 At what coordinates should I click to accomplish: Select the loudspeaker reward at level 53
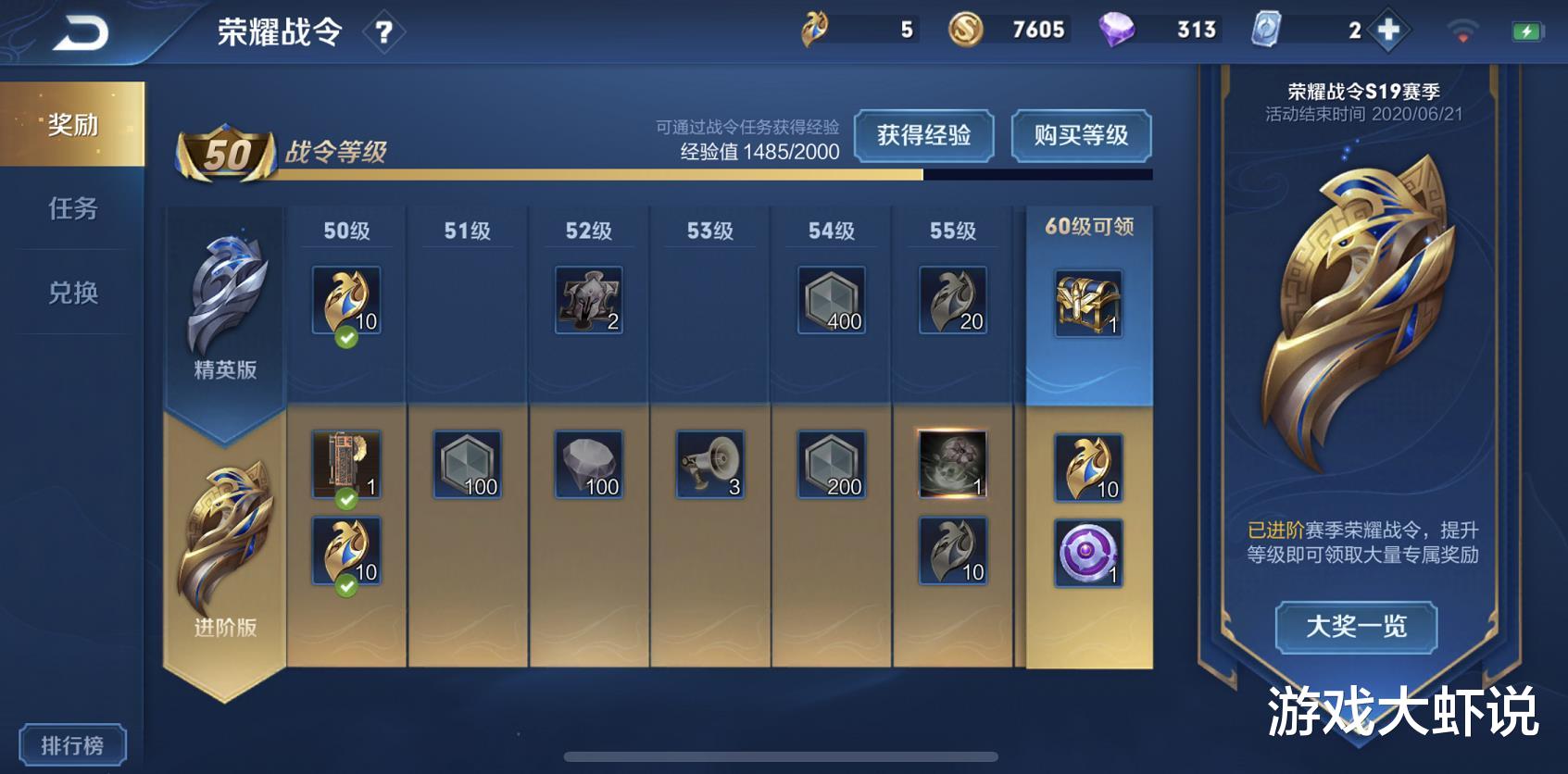point(709,463)
